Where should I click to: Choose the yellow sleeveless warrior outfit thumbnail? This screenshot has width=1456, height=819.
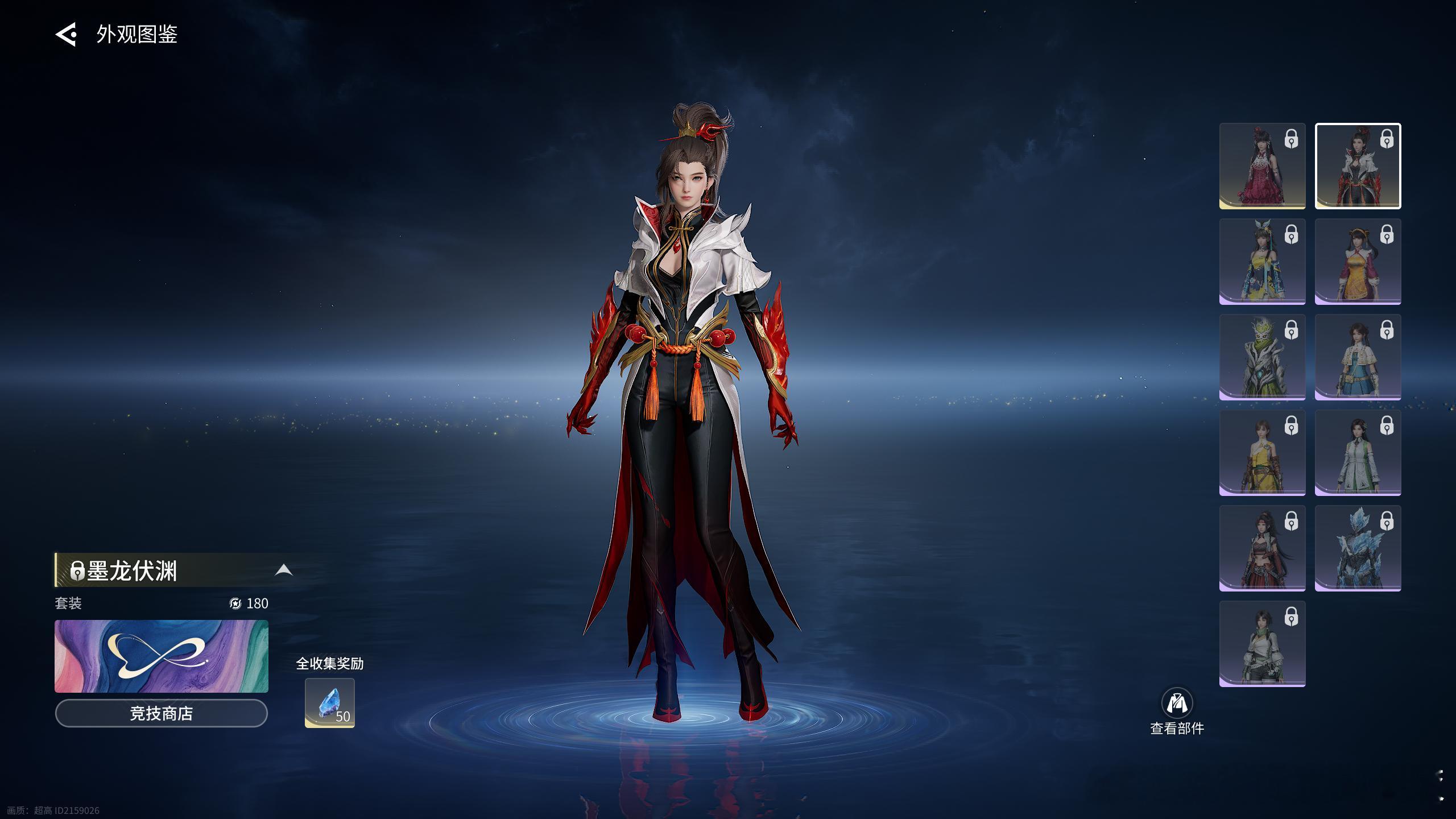click(x=1262, y=453)
